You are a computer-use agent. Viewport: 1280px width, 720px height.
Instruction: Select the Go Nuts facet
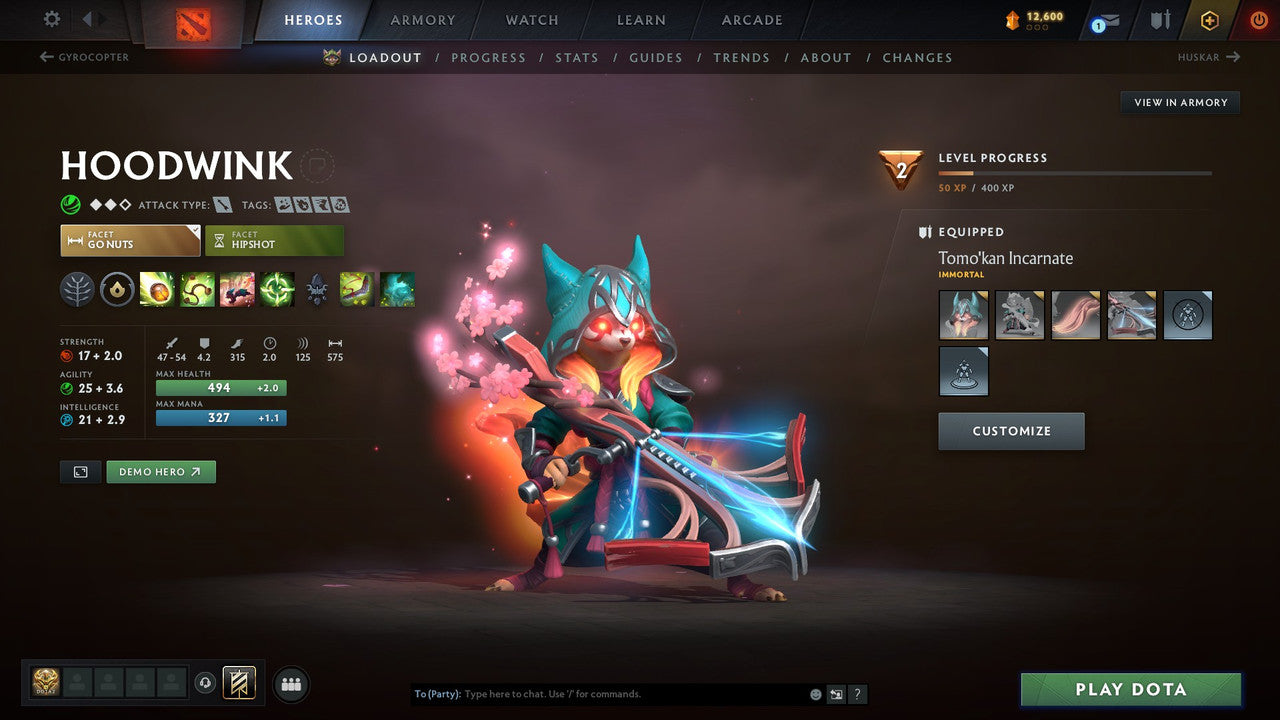[130, 240]
